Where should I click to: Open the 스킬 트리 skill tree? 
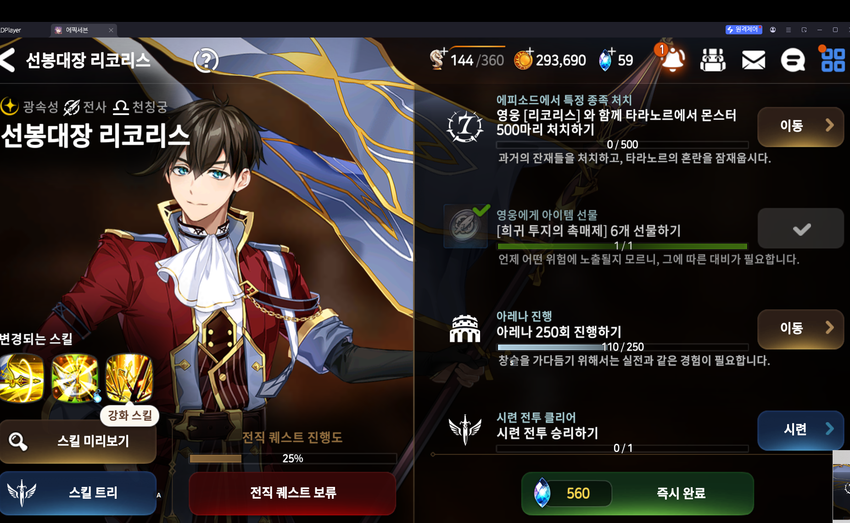[78, 493]
